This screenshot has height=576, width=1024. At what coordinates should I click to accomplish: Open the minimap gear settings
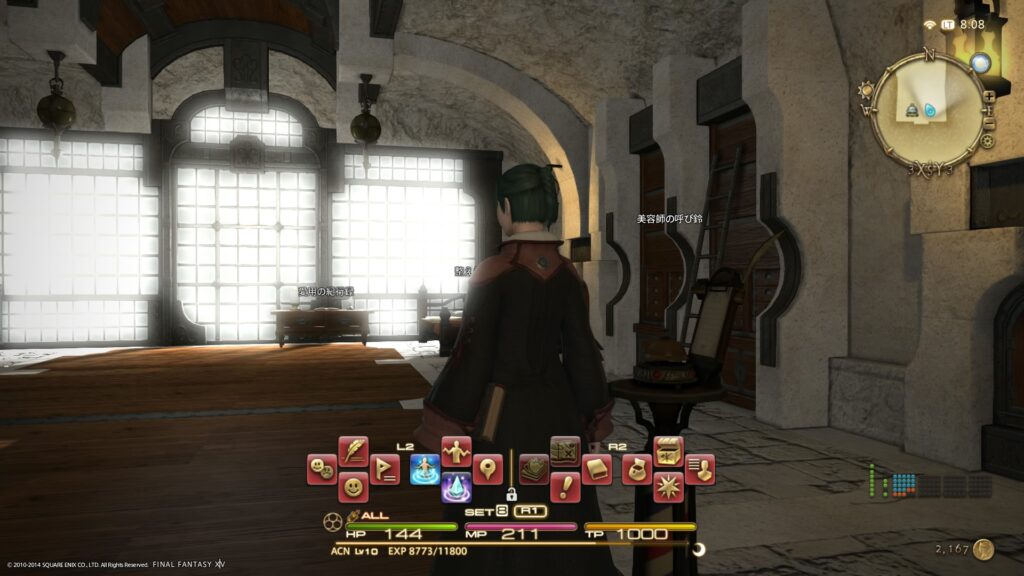pyautogui.click(x=988, y=142)
